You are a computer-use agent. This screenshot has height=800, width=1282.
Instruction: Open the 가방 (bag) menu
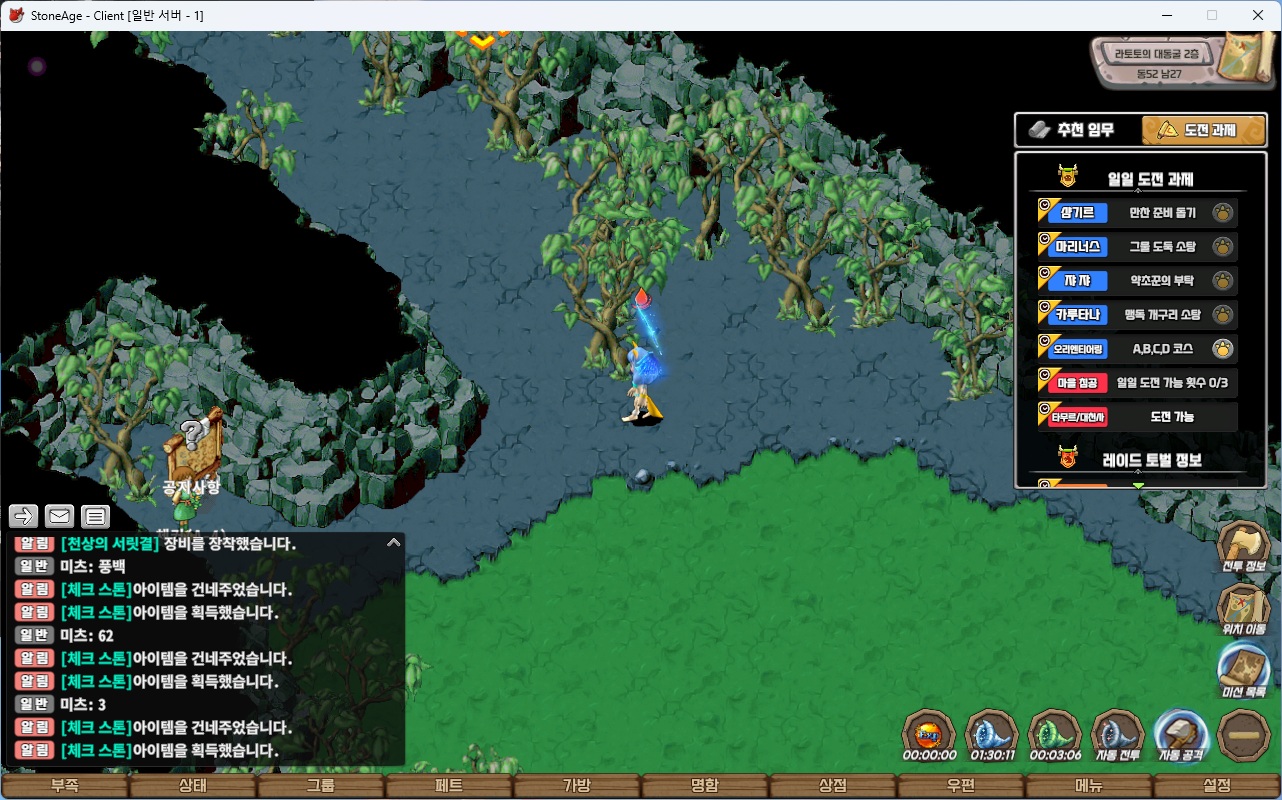pyautogui.click(x=577, y=785)
